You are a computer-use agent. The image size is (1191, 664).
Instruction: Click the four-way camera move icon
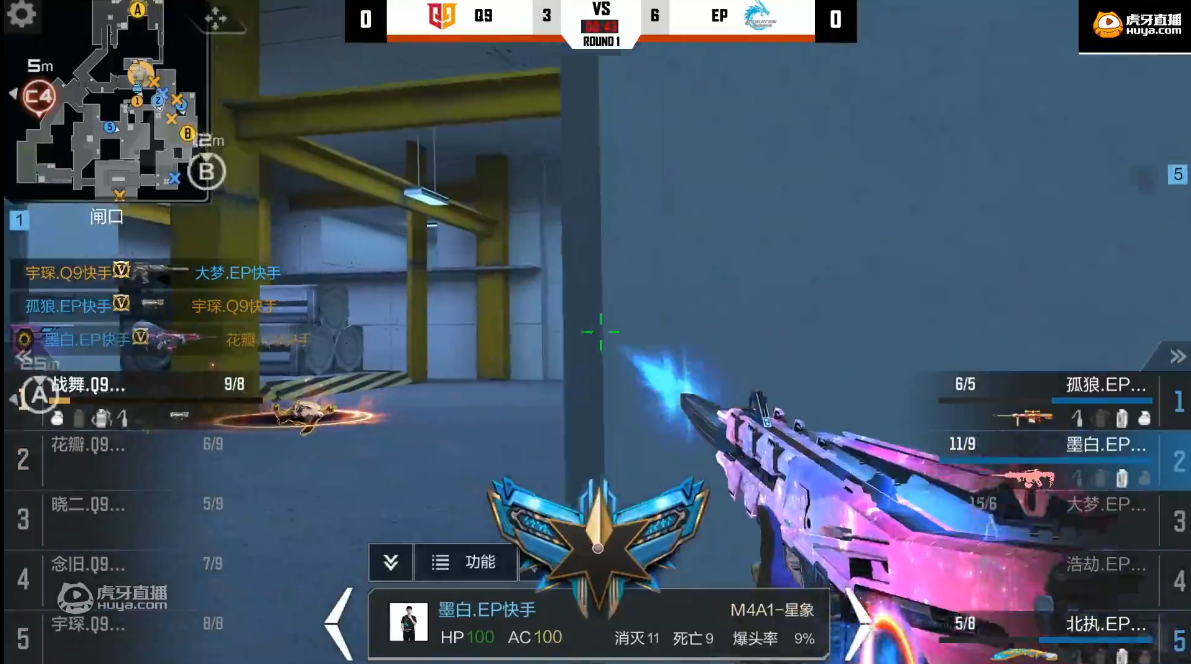point(213,17)
